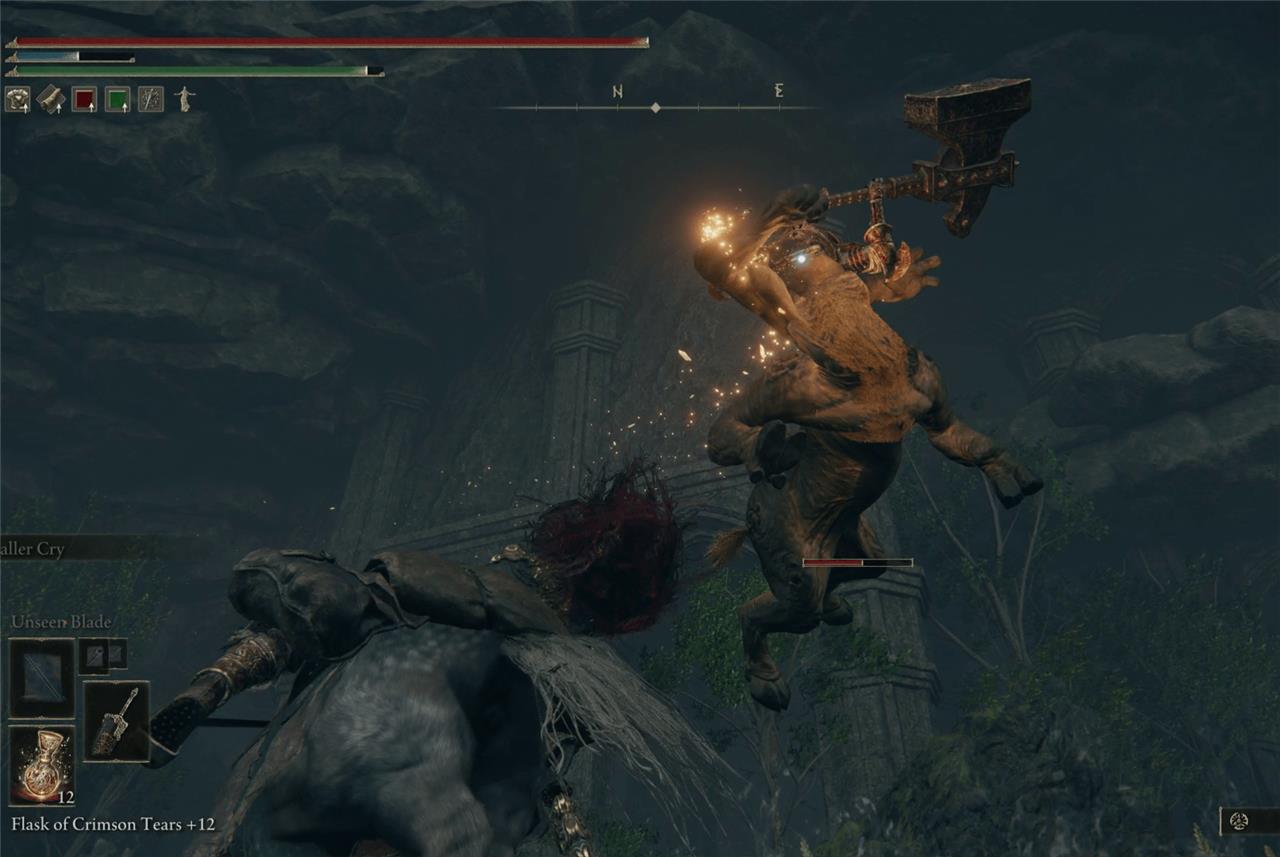Click the compass bar at top
Screen dimensions: 1280x857
click(x=655, y=106)
